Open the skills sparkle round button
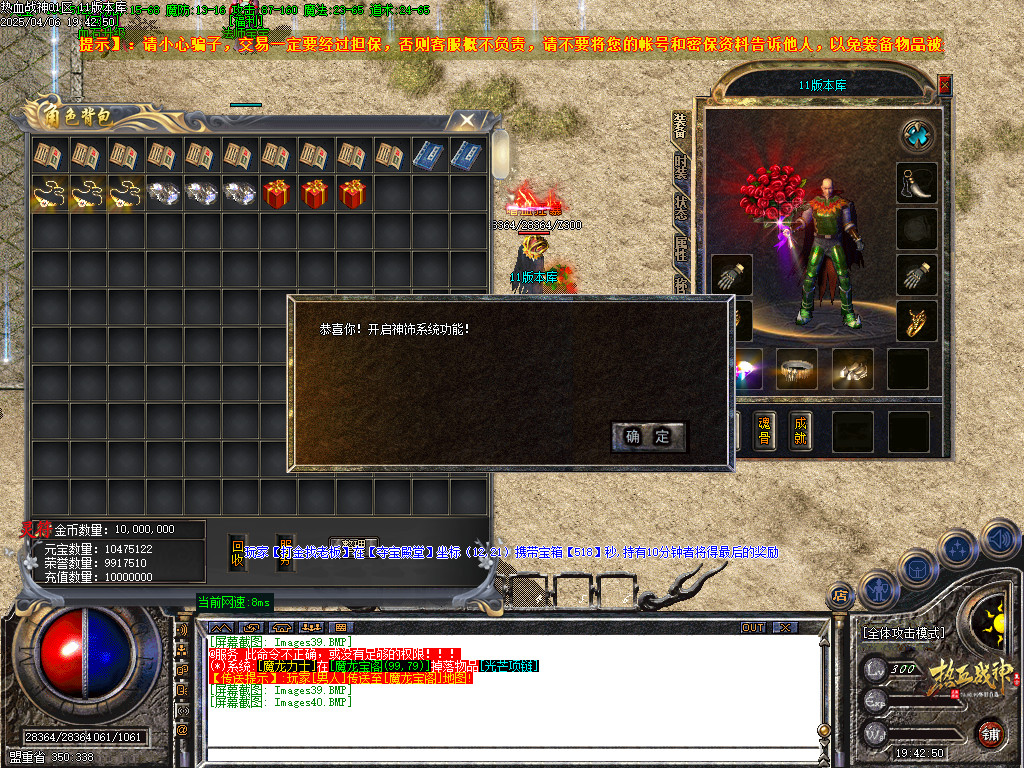 (957, 549)
